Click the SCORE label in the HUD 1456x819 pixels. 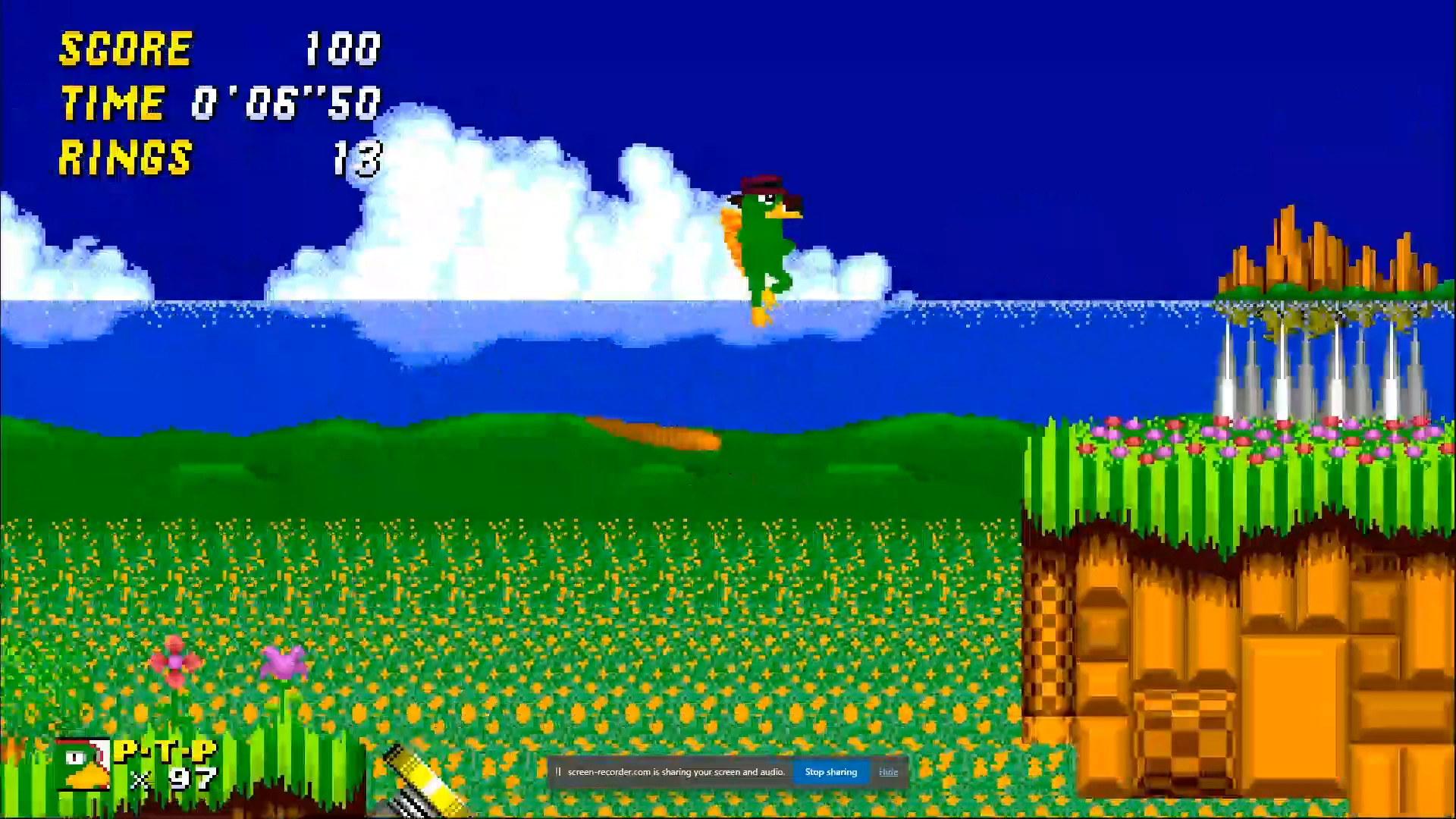(125, 49)
